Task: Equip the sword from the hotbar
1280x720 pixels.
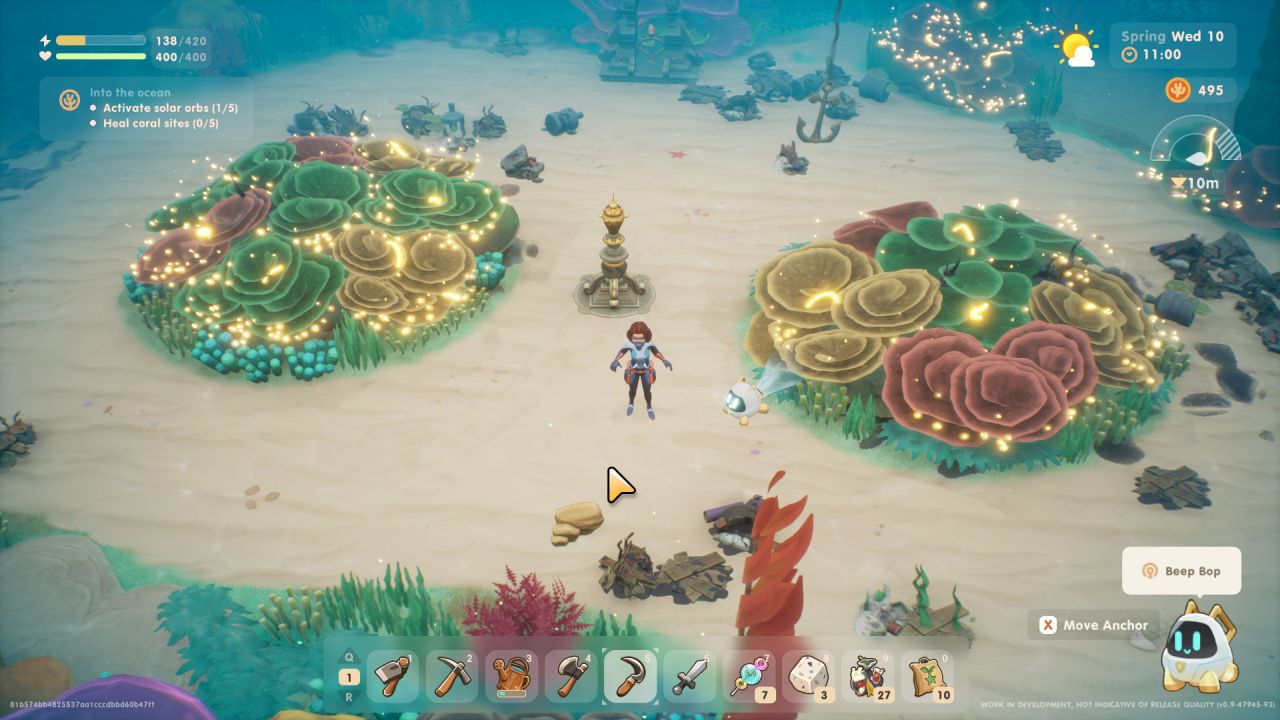Action: point(690,677)
